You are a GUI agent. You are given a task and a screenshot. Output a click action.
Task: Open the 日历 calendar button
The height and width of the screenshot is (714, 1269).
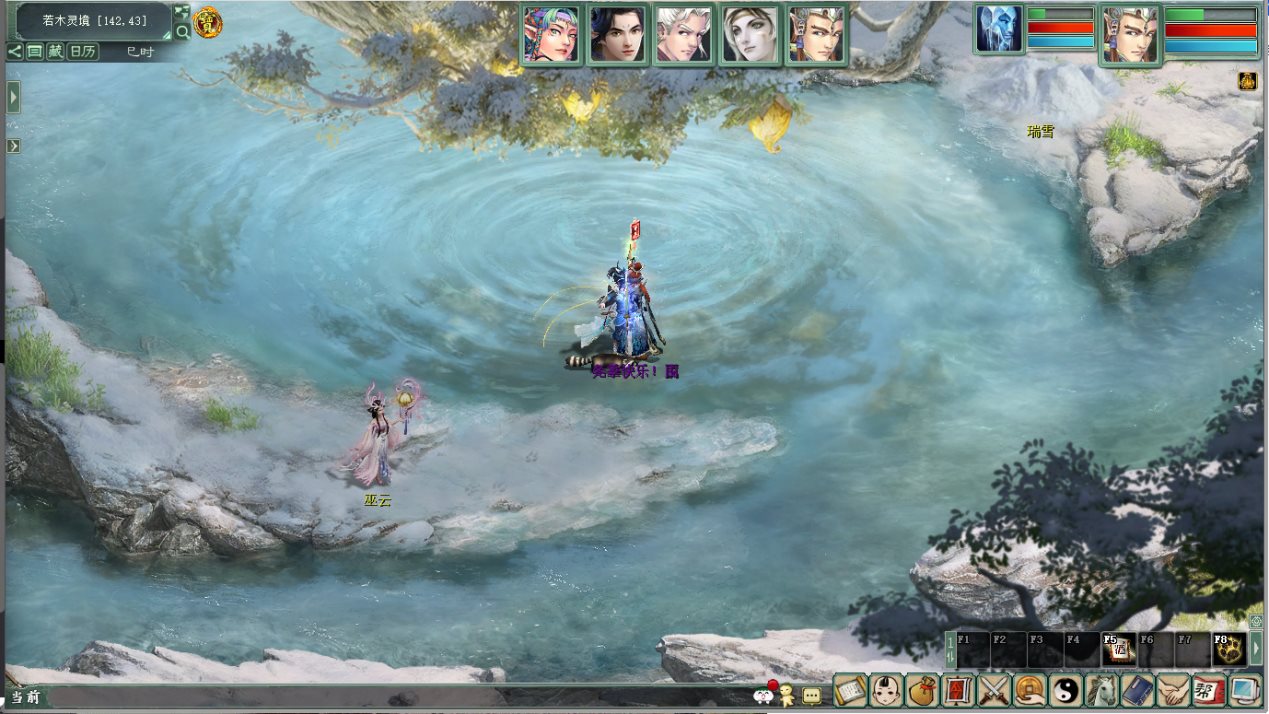coord(83,51)
